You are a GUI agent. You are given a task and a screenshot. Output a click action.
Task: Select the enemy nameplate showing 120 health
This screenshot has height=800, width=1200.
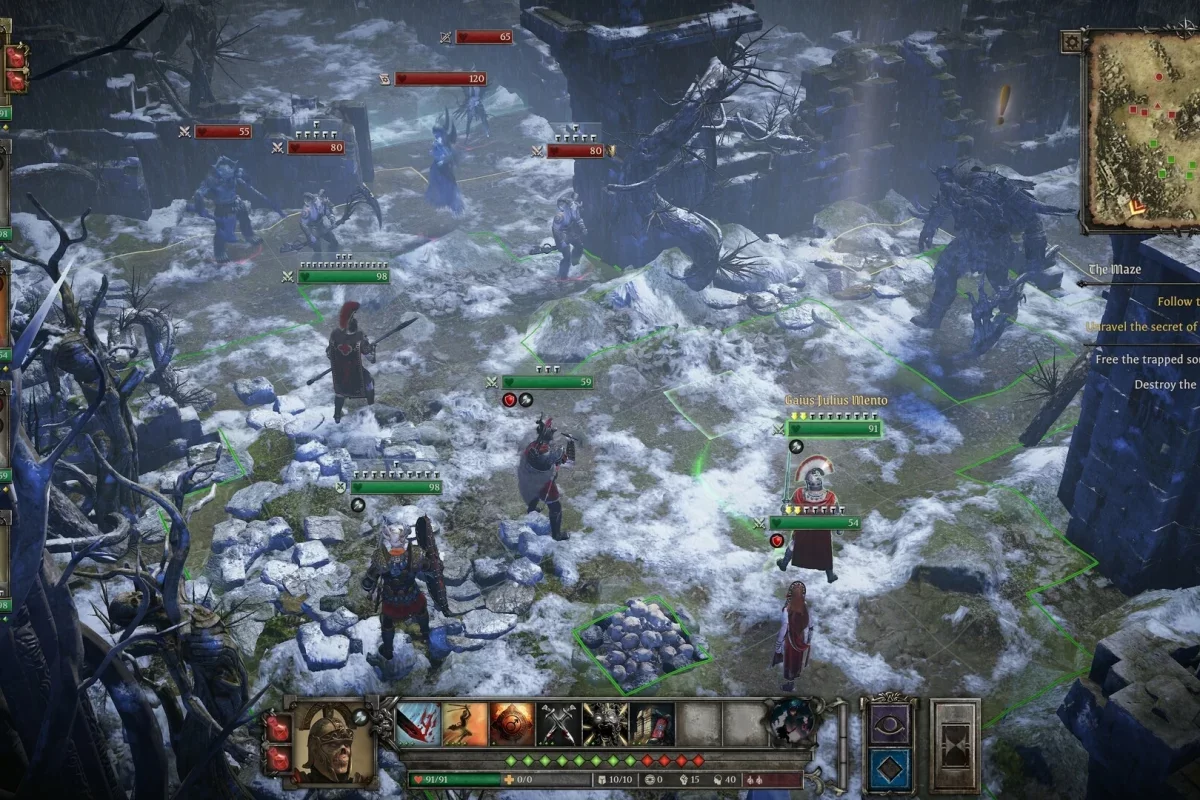(x=440, y=79)
